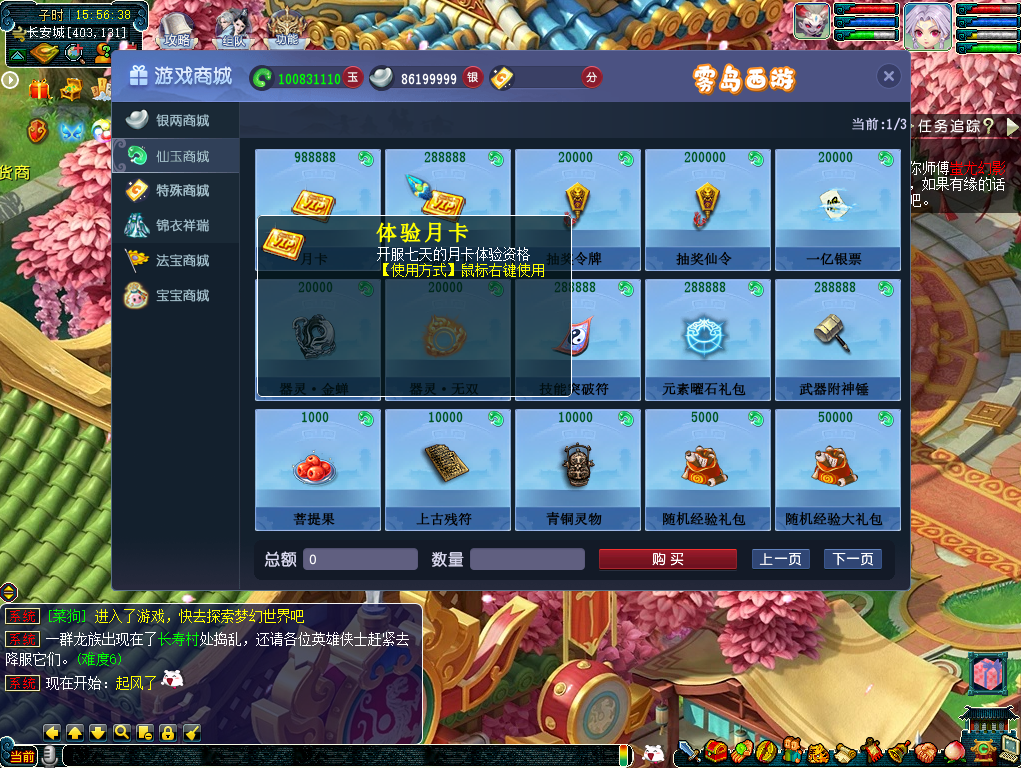Select the 上古残符 item

pos(447,469)
